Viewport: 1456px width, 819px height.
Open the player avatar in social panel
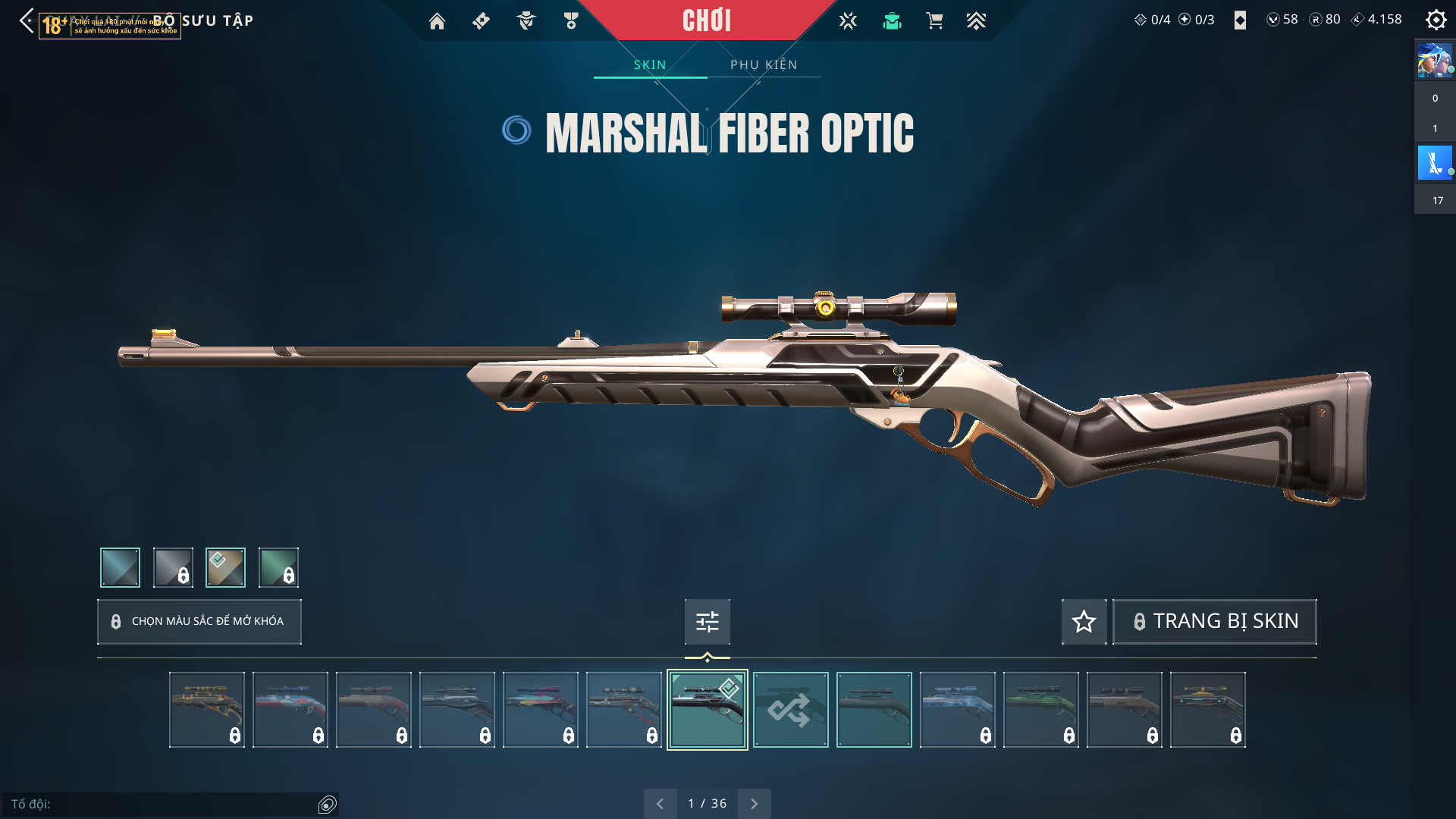[x=1435, y=61]
